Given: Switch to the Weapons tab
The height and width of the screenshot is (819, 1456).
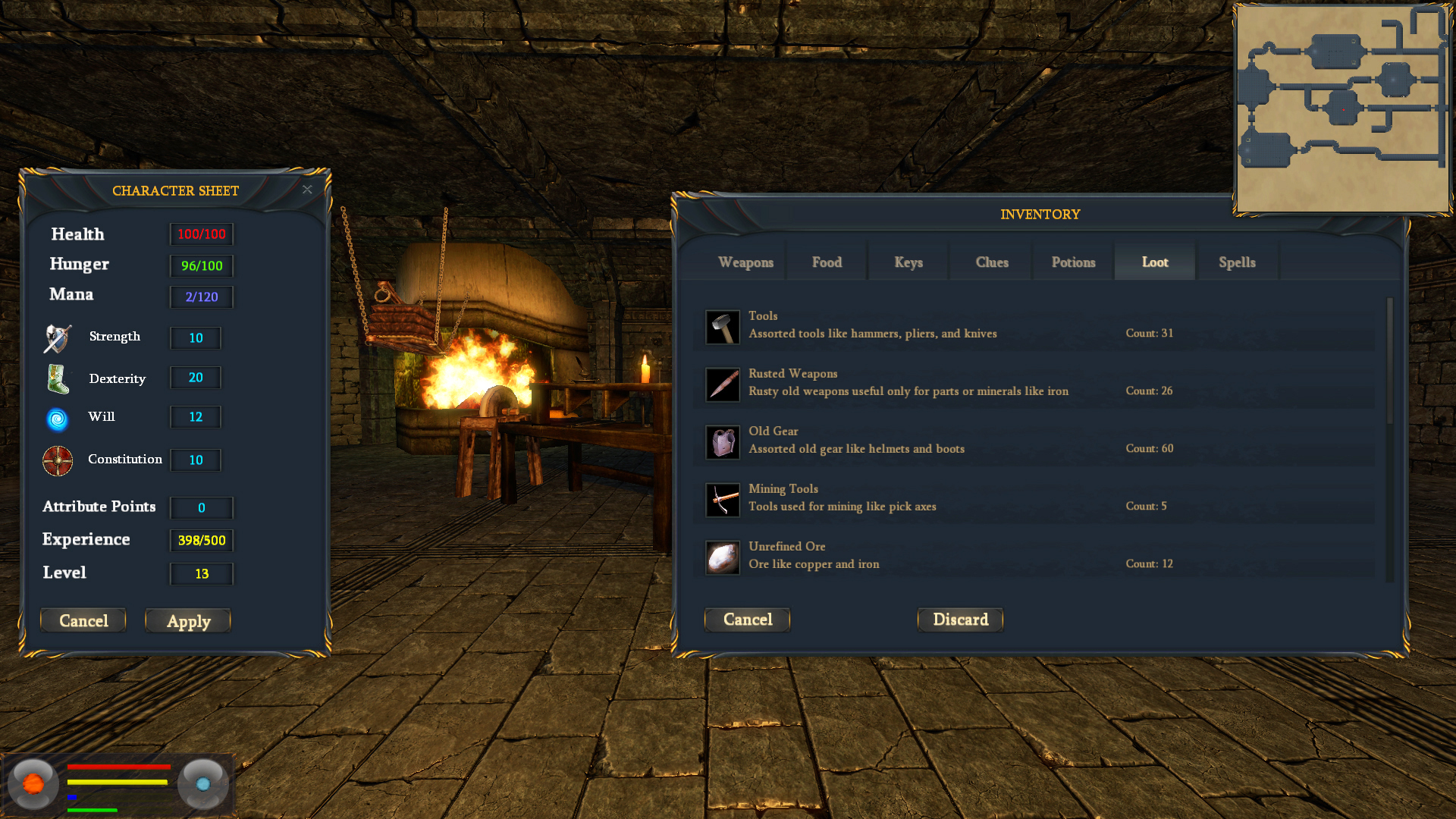Looking at the screenshot, I should (745, 262).
